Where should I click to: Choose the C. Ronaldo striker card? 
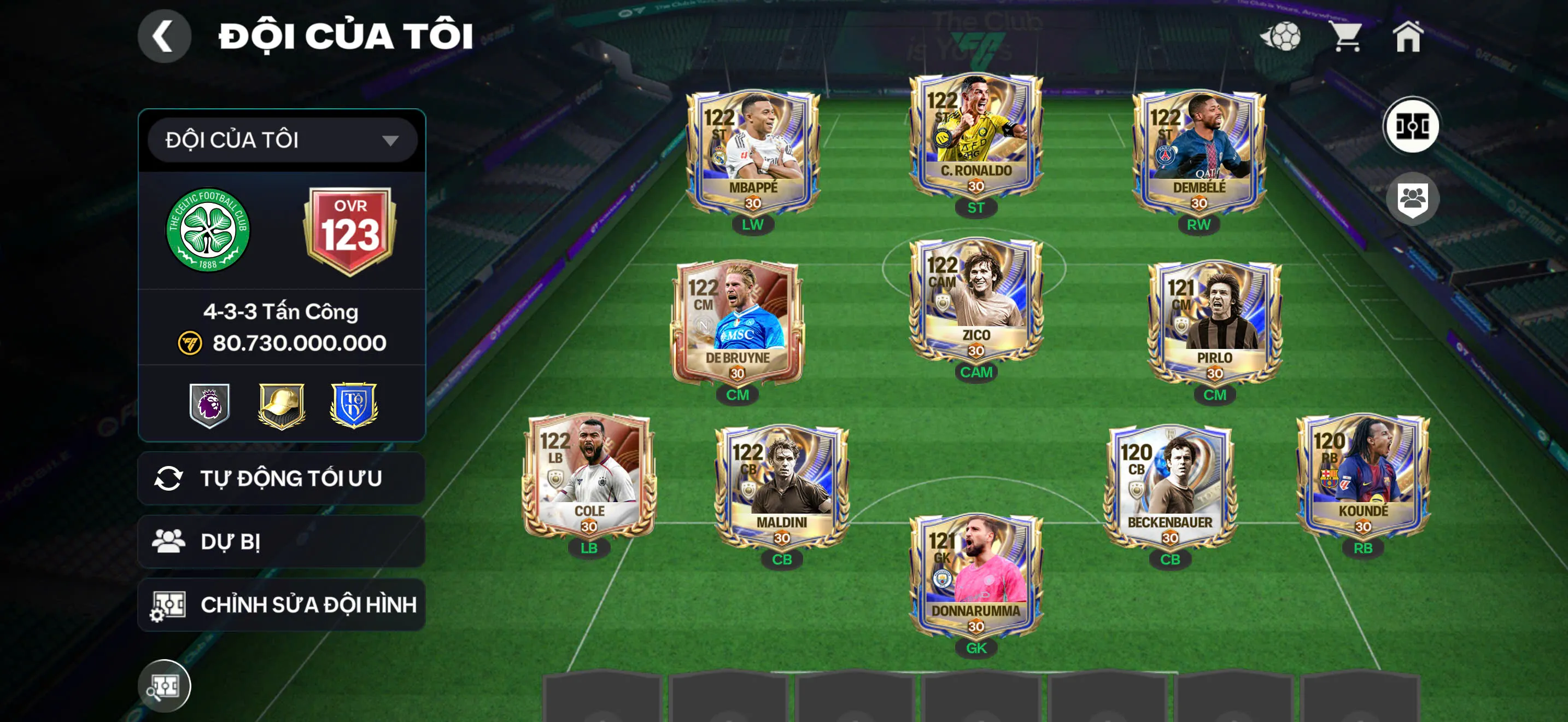[976, 136]
